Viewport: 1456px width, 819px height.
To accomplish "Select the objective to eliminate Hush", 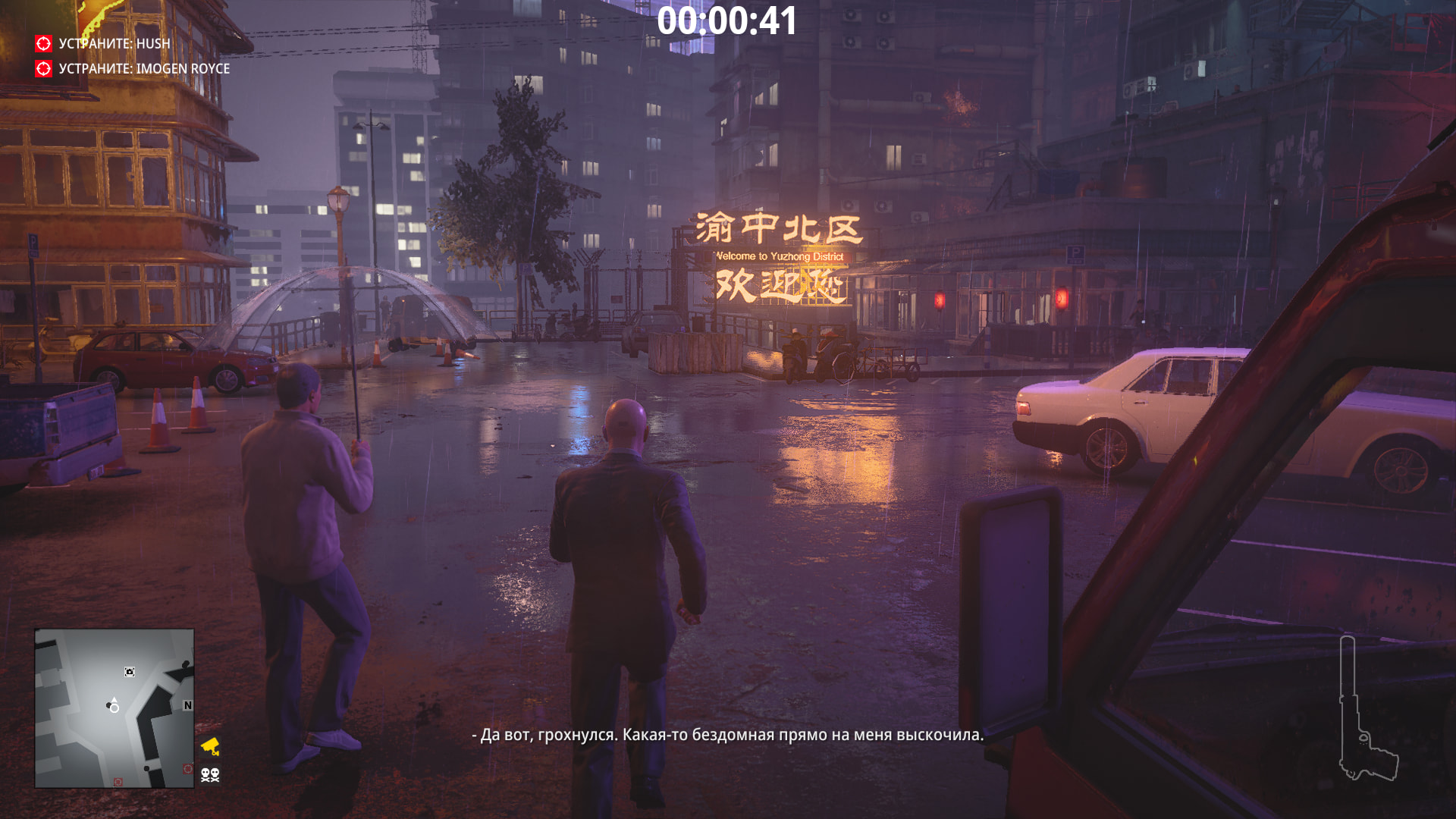I will tap(114, 44).
